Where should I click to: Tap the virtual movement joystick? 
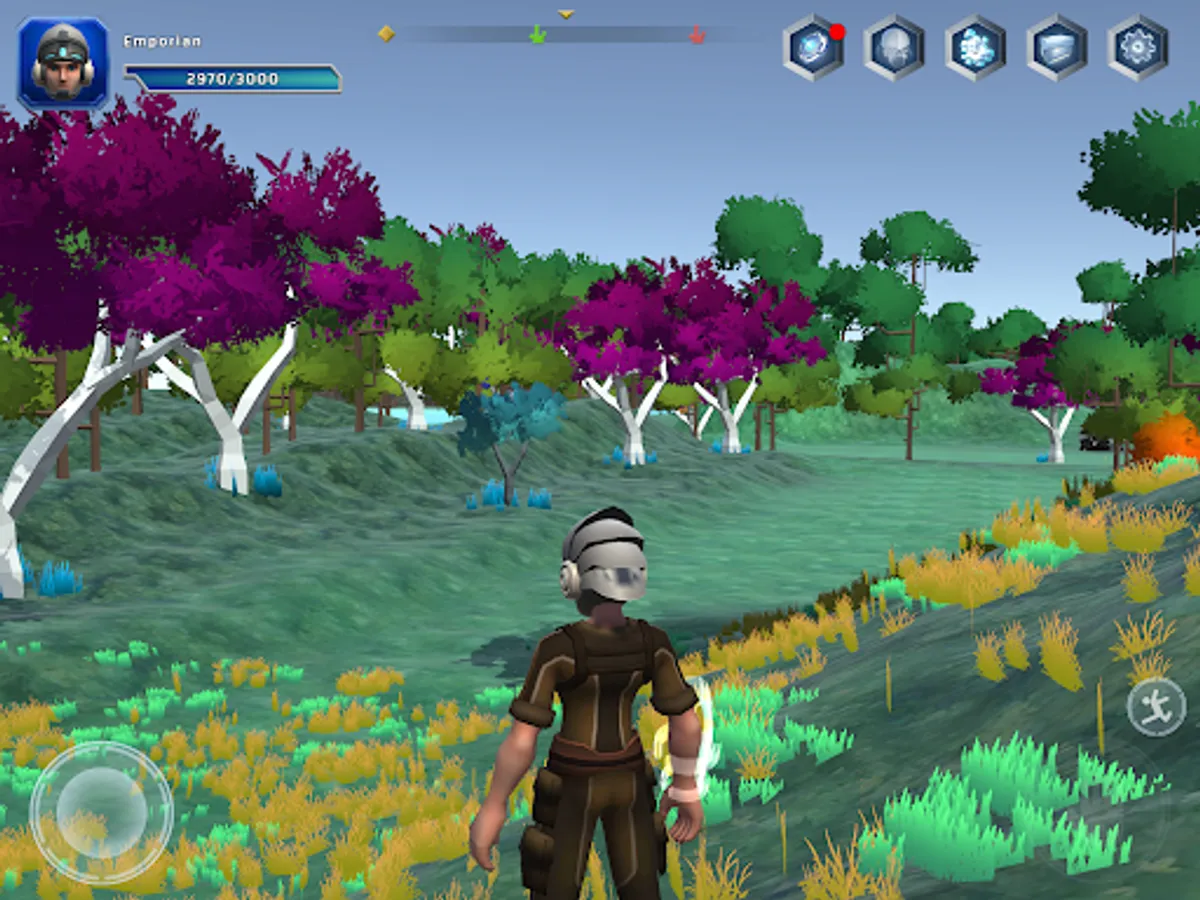coord(101,812)
